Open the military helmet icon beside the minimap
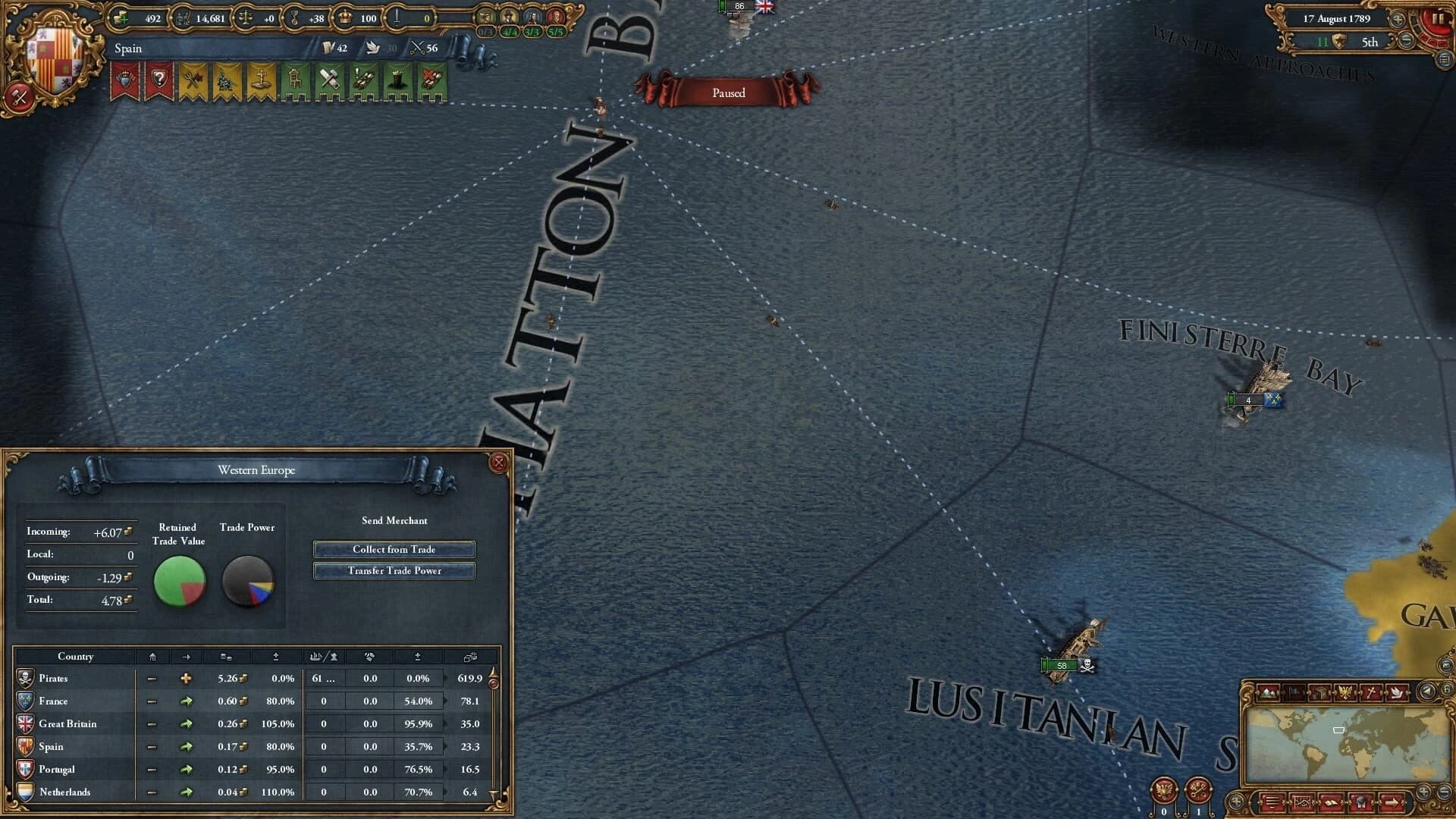The image size is (1456, 819). pyautogui.click(x=1361, y=802)
